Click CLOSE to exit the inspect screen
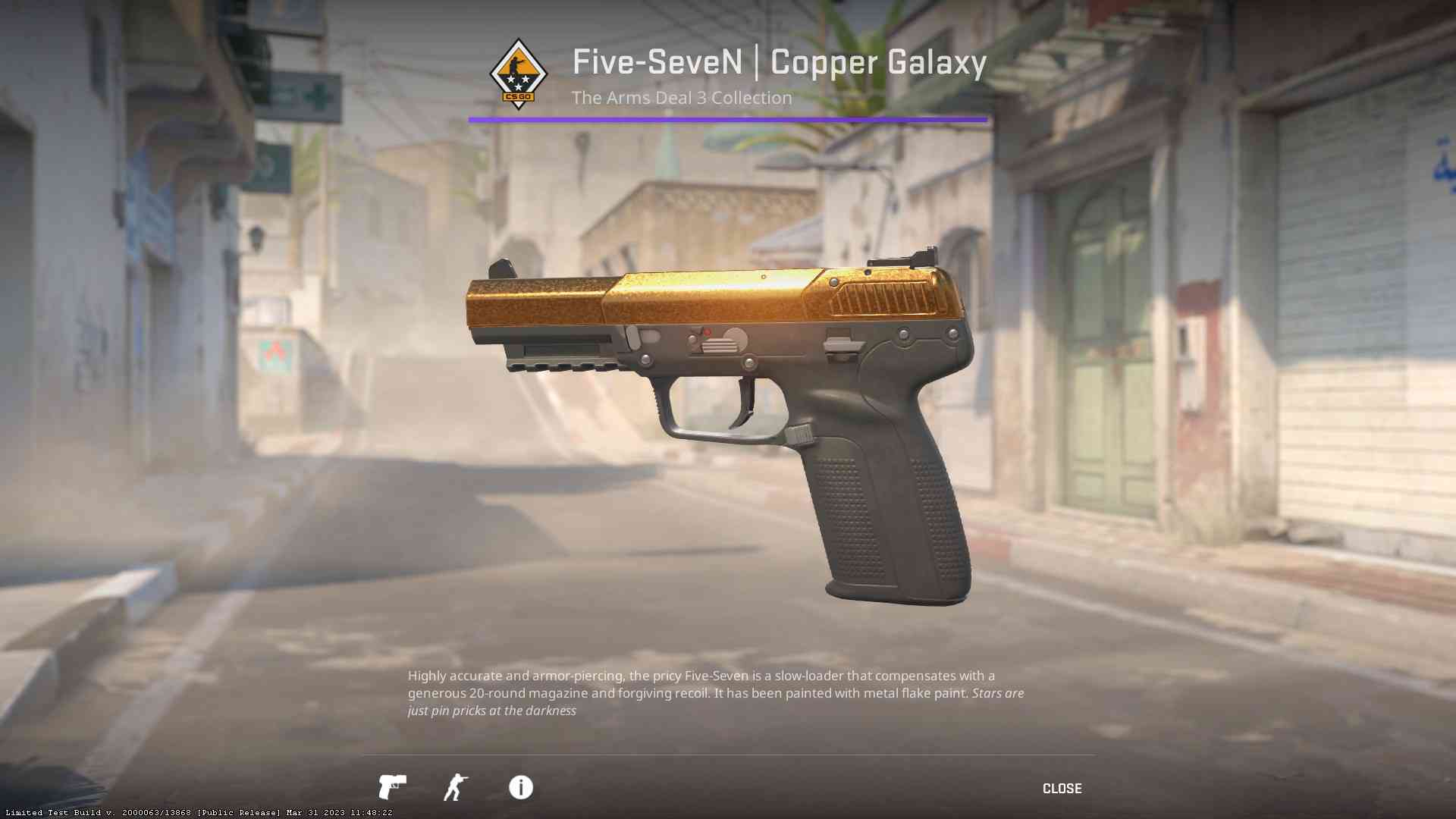 tap(1062, 788)
